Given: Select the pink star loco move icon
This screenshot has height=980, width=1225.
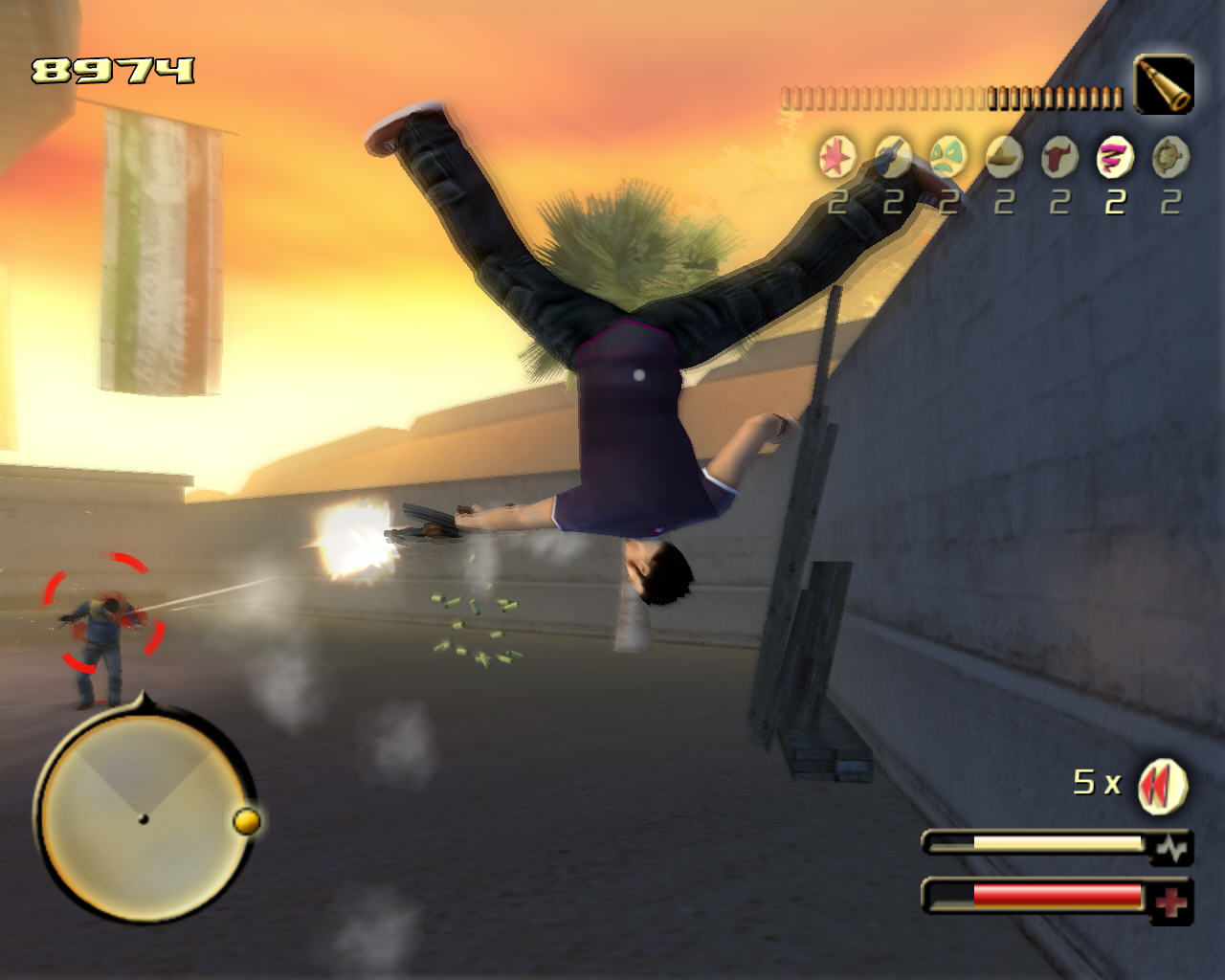Looking at the screenshot, I should coord(835,157).
